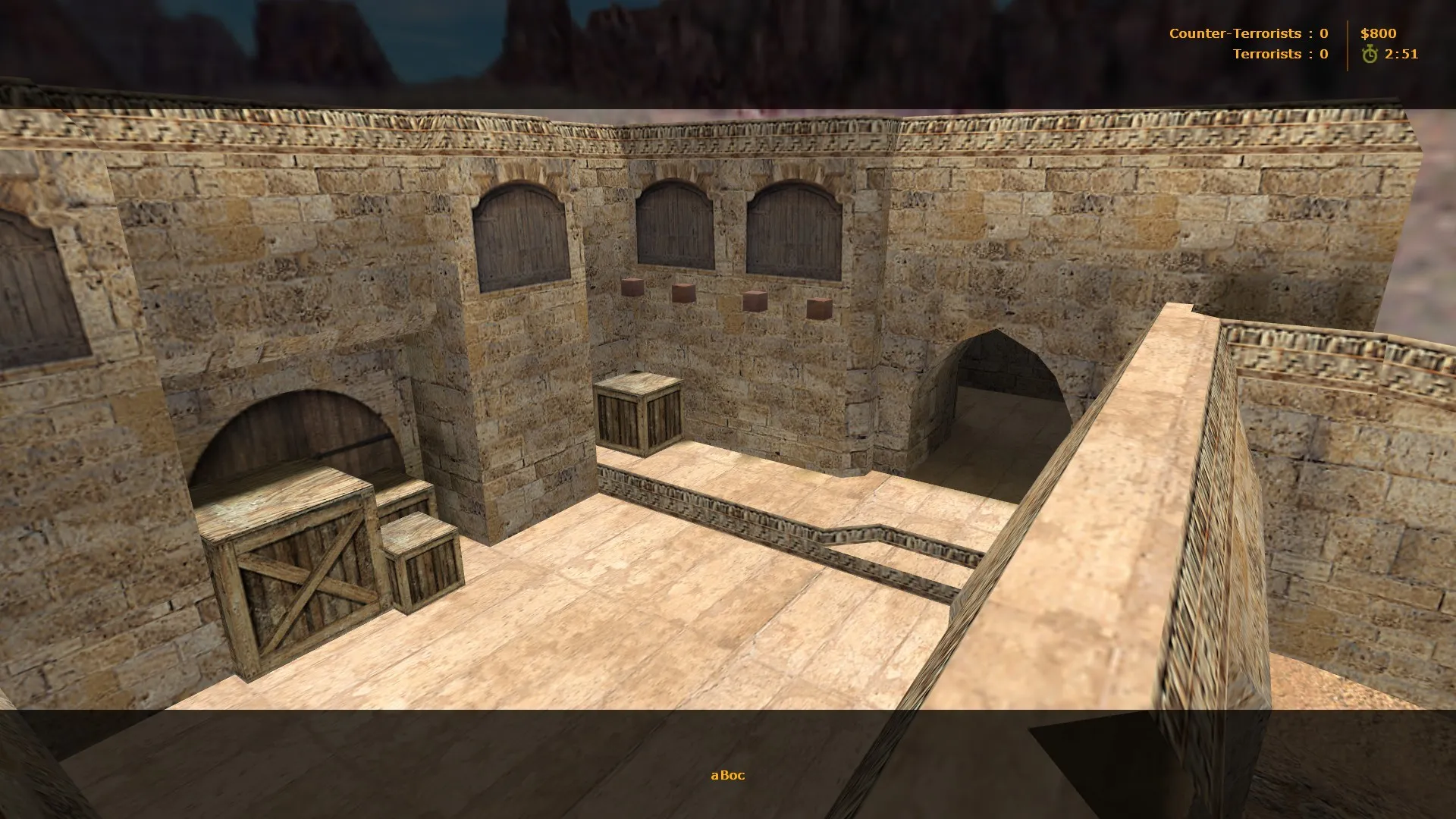Click the round timer showing 2:51
The image size is (1456, 819).
[1402, 54]
